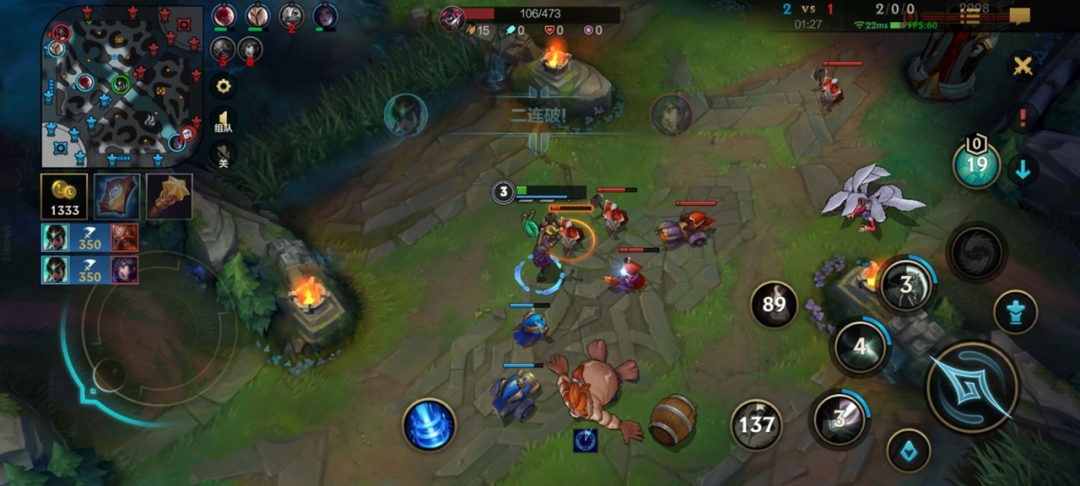Send the crossed-swords attack ping
This screenshot has width=1080, height=486.
1022,66
